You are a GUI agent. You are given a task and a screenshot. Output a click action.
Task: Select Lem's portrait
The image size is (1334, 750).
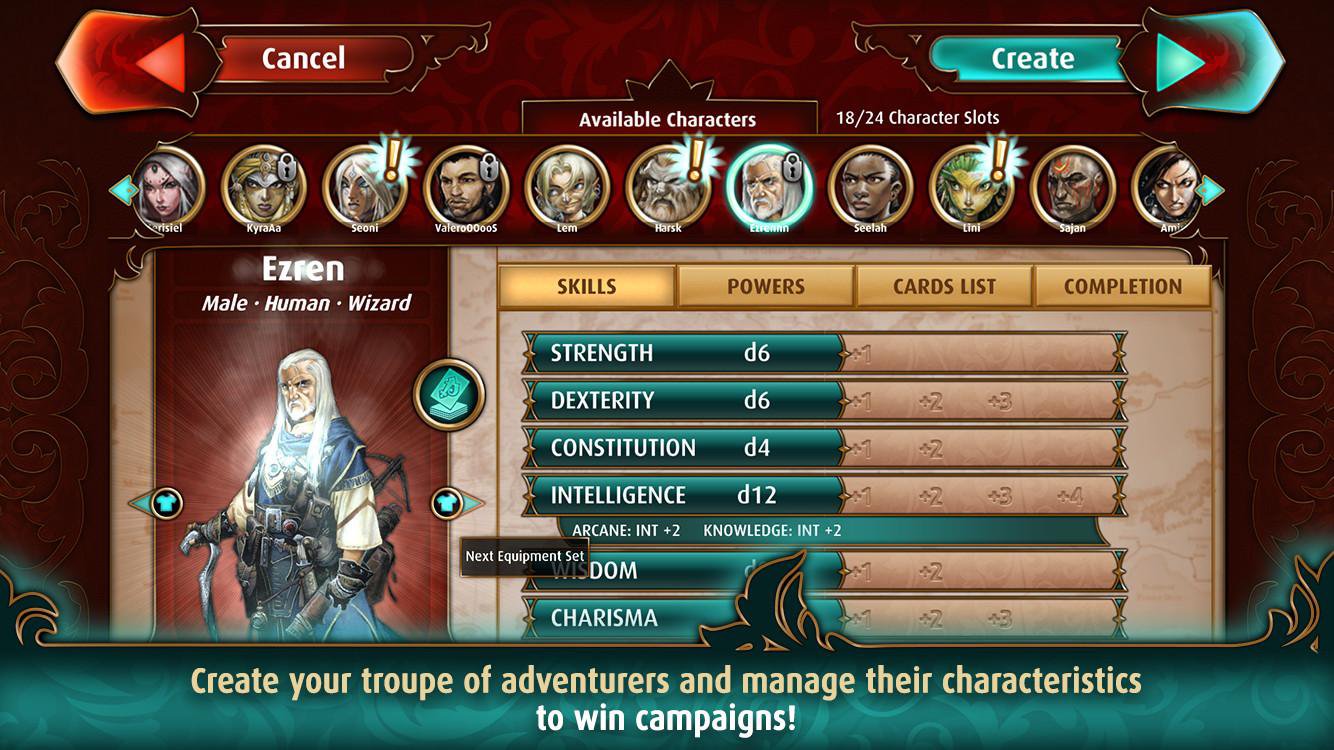pos(566,186)
